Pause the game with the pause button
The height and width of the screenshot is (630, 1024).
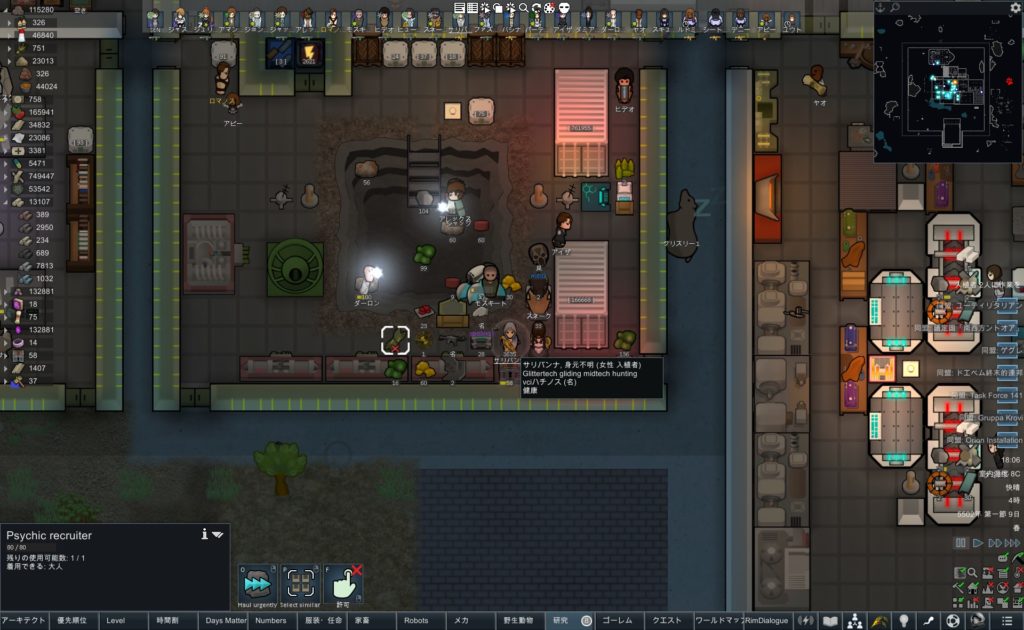[x=961, y=543]
